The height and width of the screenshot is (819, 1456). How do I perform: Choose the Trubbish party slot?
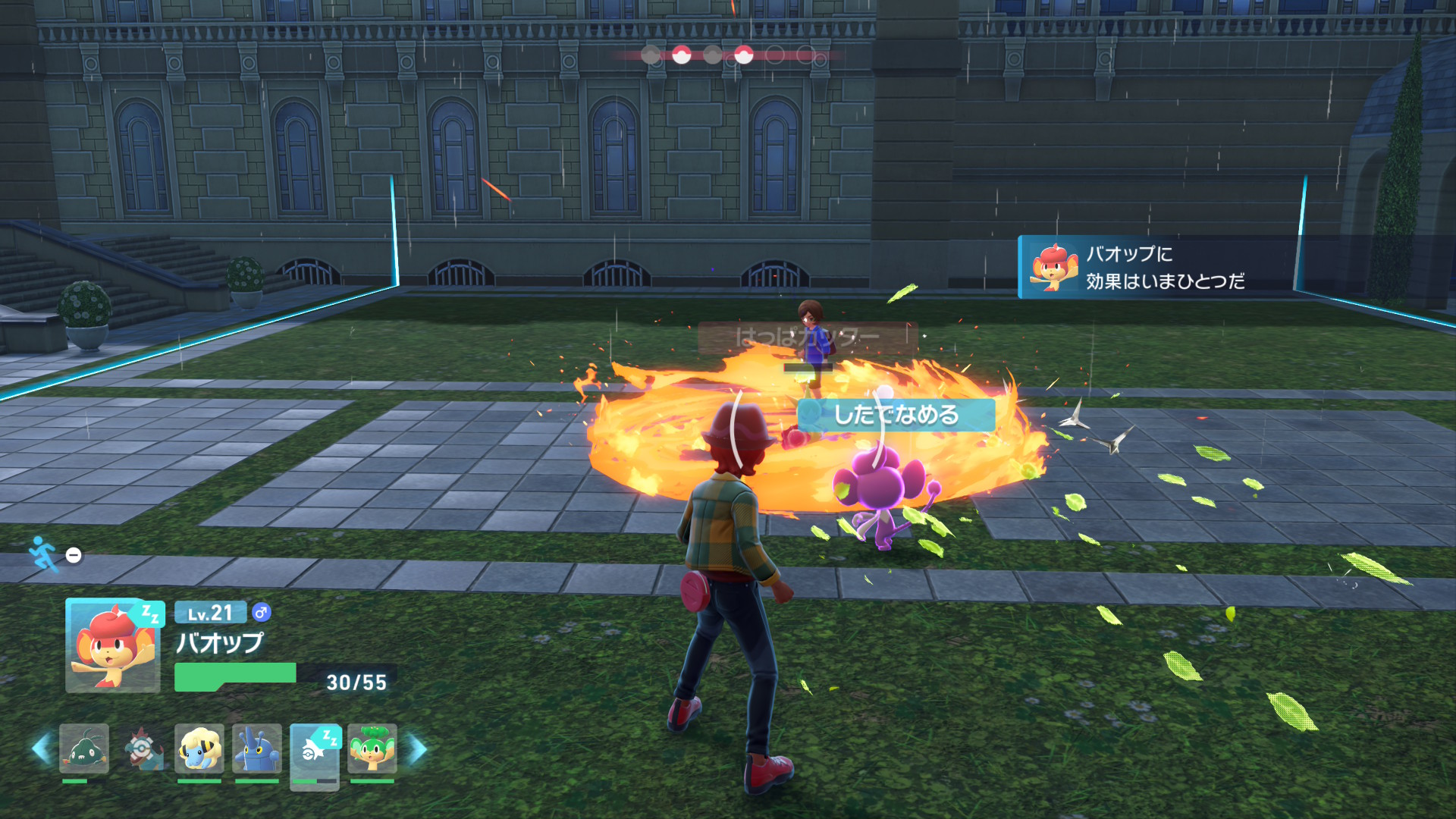click(x=84, y=748)
